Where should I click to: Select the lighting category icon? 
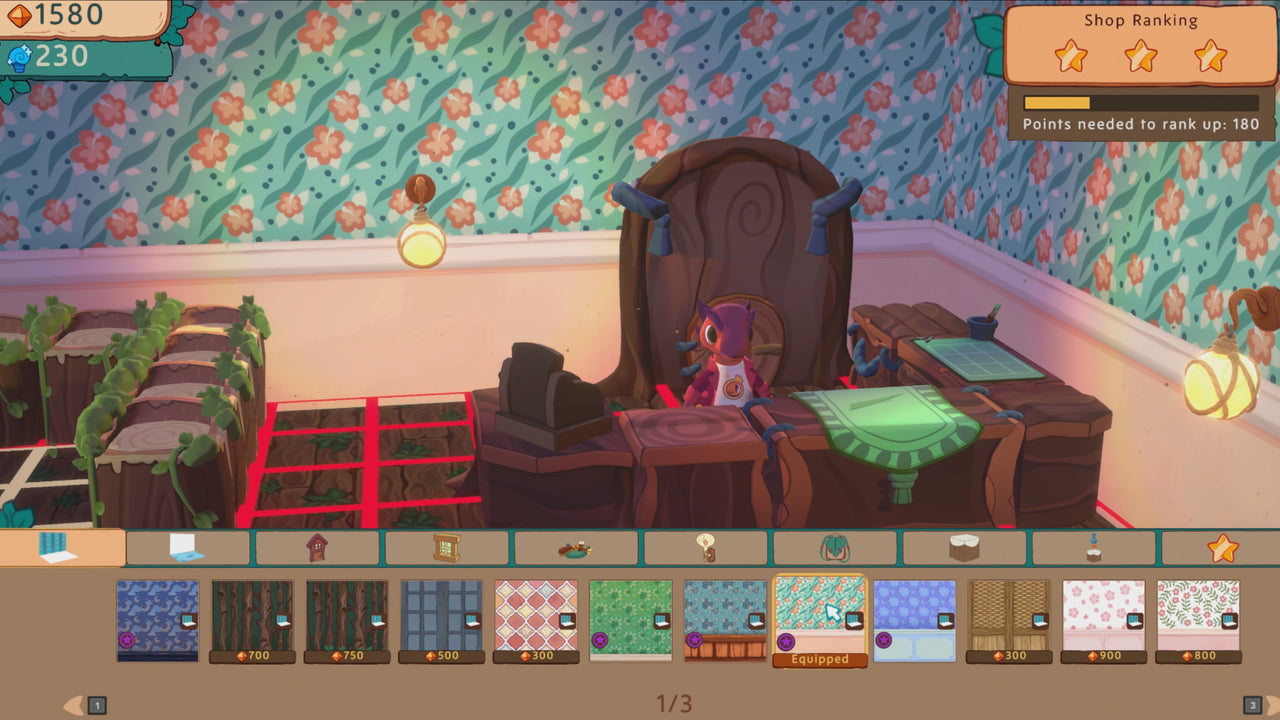[707, 549]
